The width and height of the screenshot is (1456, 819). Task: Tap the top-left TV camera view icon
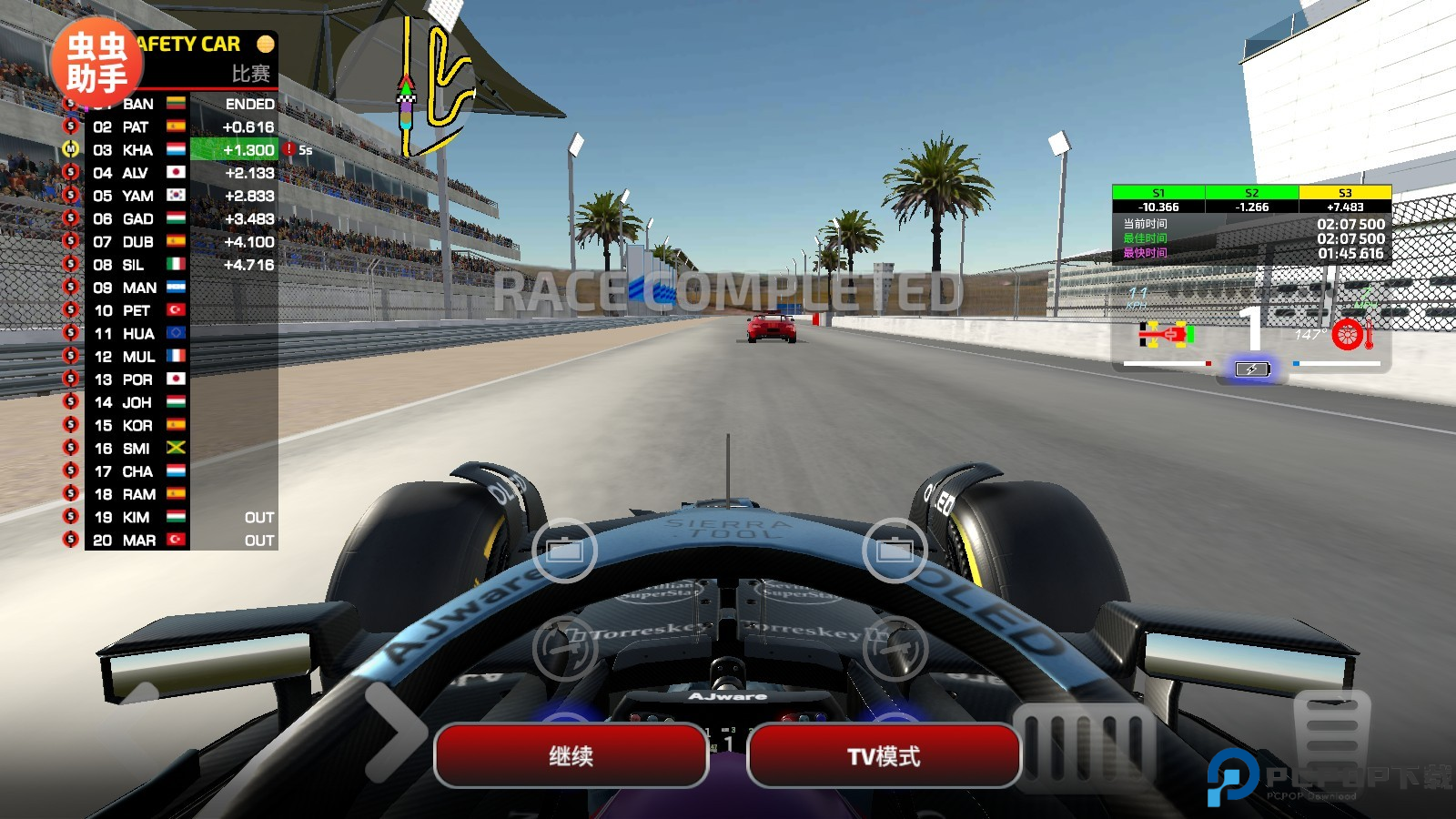(564, 550)
